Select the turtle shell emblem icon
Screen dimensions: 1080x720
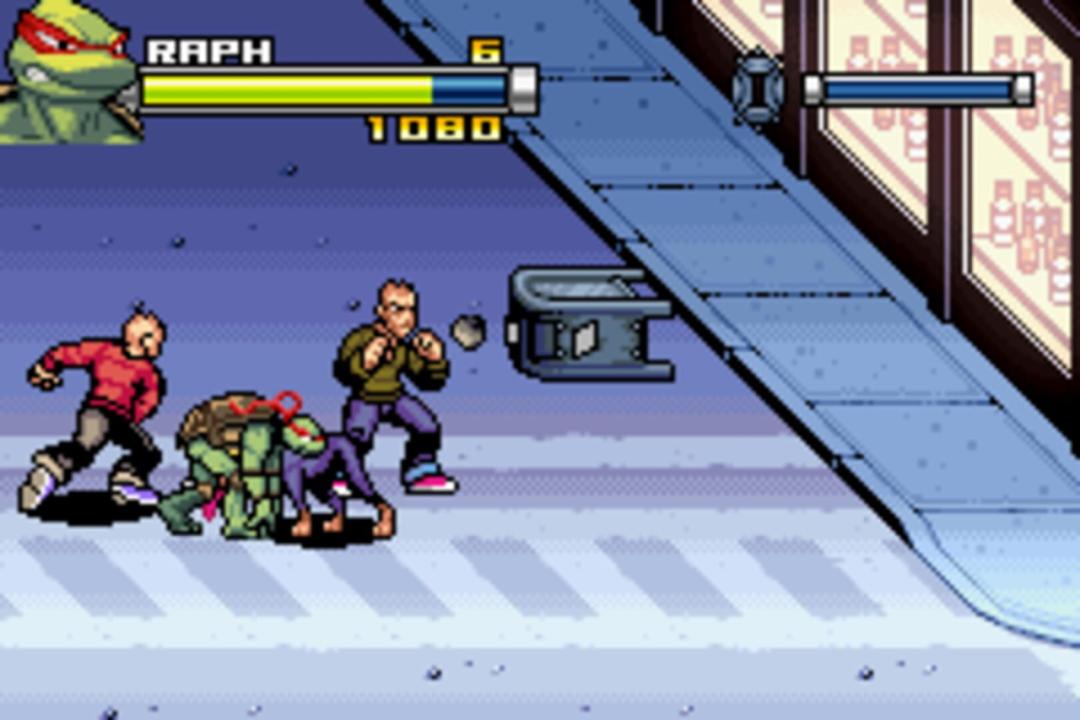click(x=759, y=89)
